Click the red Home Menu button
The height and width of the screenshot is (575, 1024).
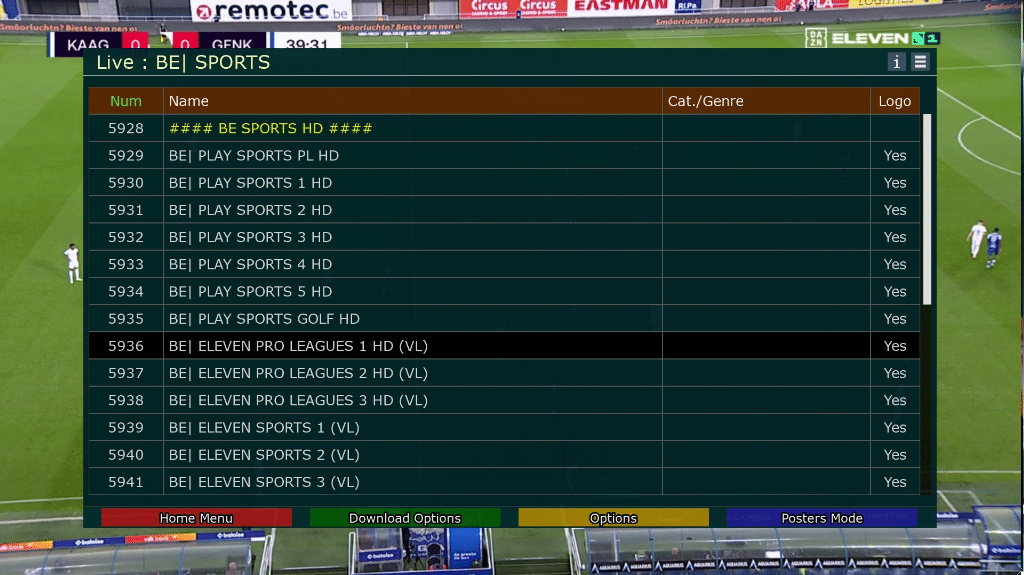tap(196, 518)
